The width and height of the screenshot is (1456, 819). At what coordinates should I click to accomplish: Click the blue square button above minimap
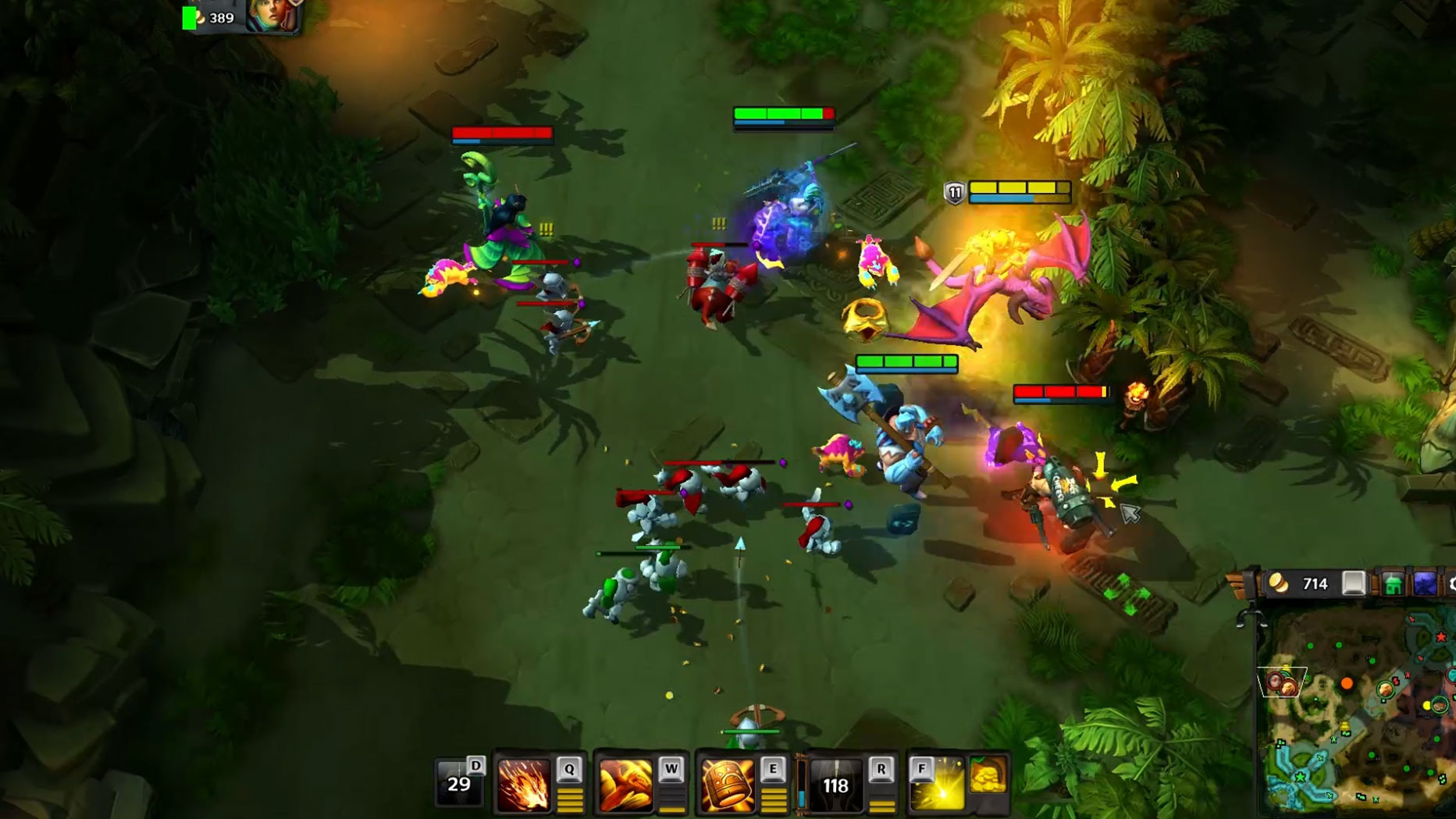(x=1425, y=584)
